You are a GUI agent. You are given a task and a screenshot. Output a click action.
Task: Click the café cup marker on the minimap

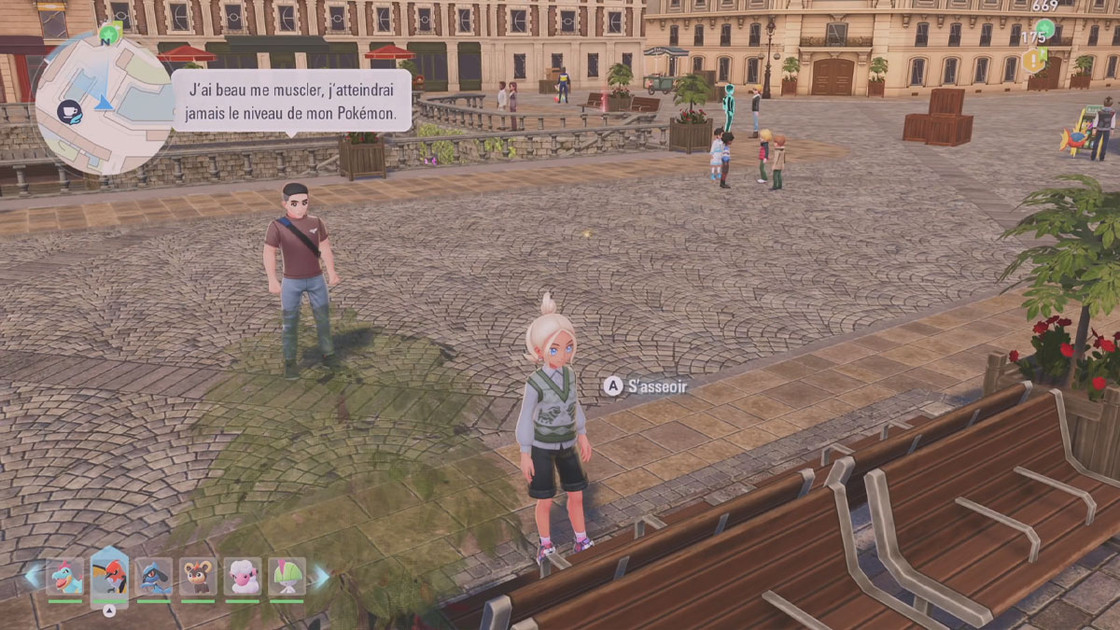[x=69, y=112]
